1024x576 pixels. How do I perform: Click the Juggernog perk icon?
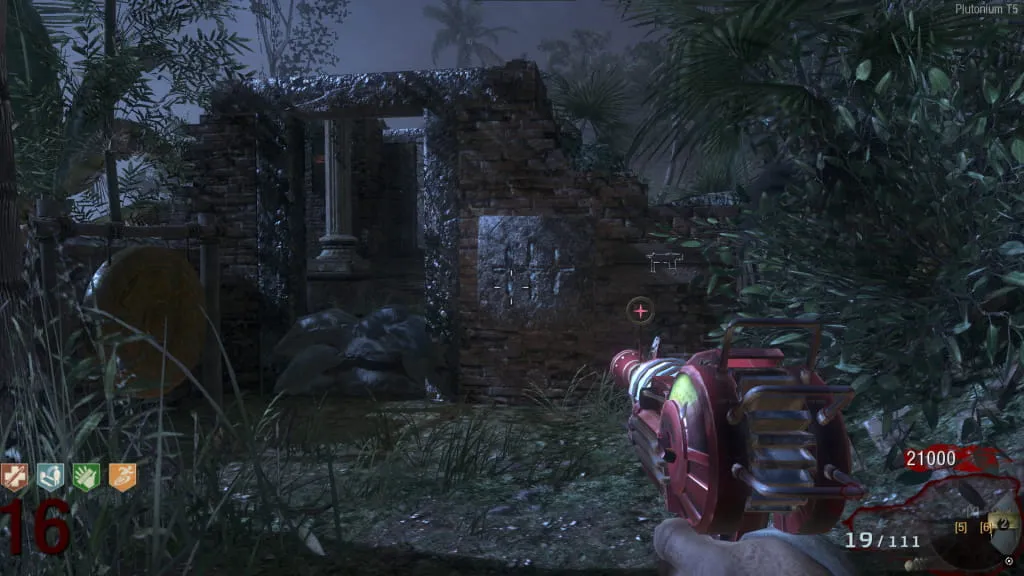(x=15, y=477)
